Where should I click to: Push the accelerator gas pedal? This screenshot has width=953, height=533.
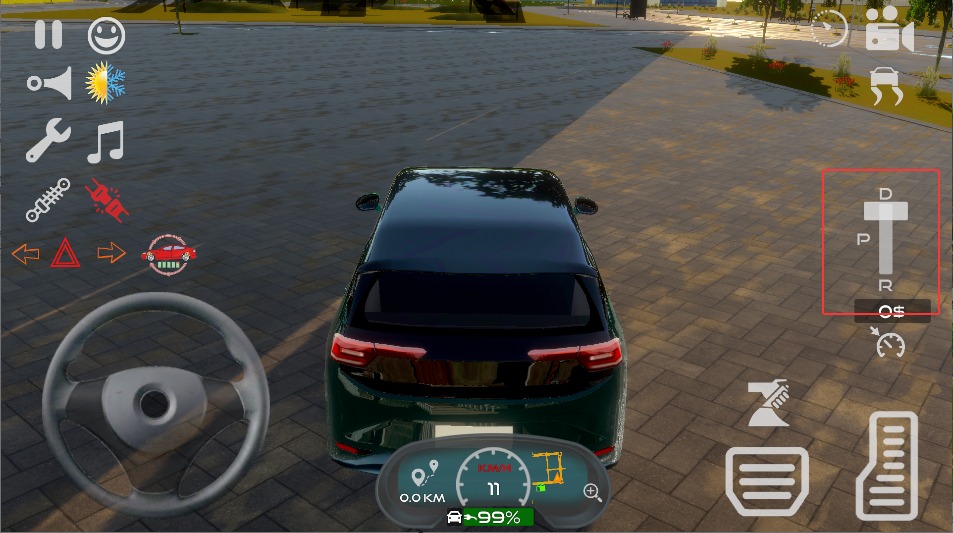(x=887, y=465)
